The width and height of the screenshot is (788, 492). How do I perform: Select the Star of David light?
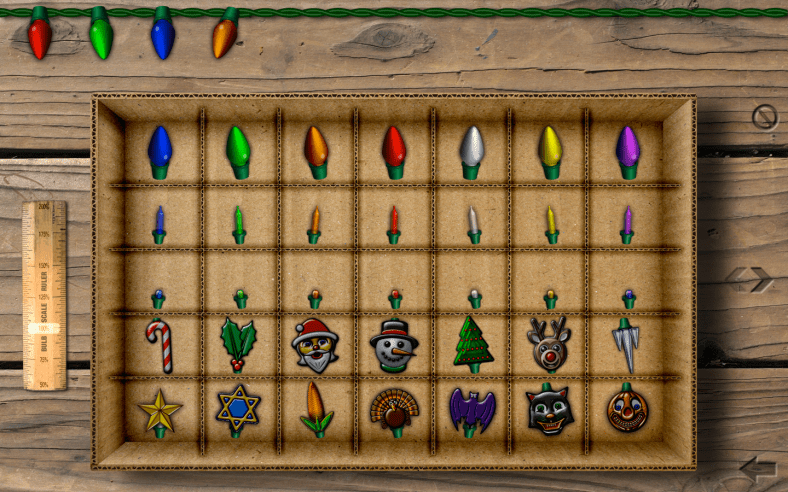[238, 410]
